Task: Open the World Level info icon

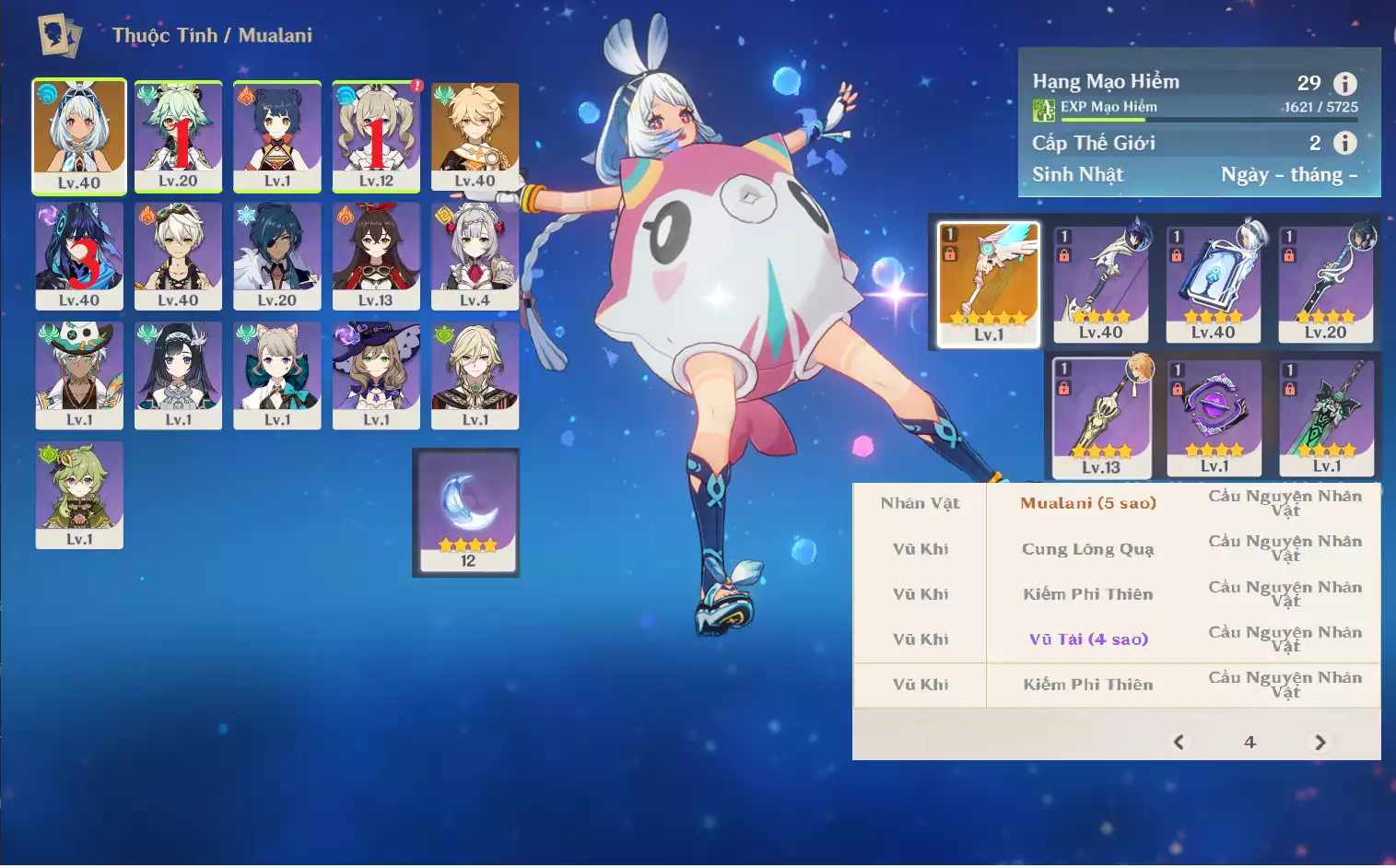Action: pyautogui.click(x=1345, y=143)
